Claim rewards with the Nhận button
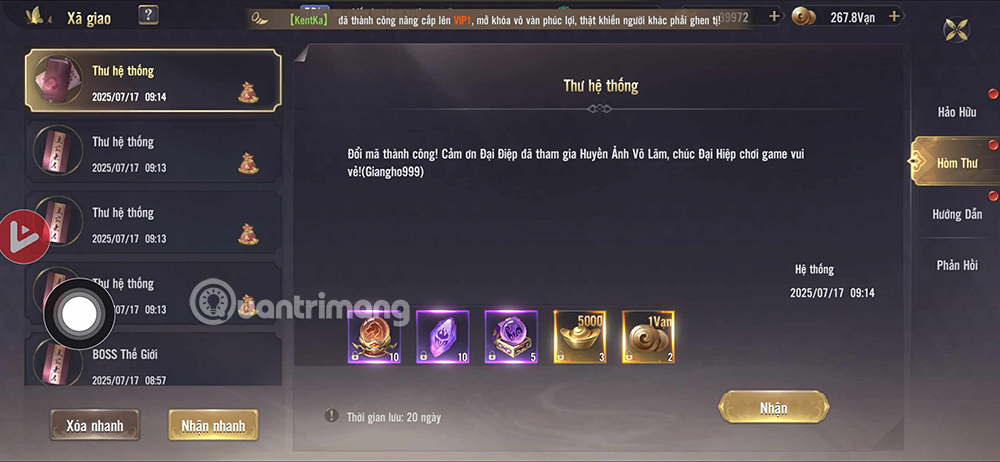 point(773,407)
